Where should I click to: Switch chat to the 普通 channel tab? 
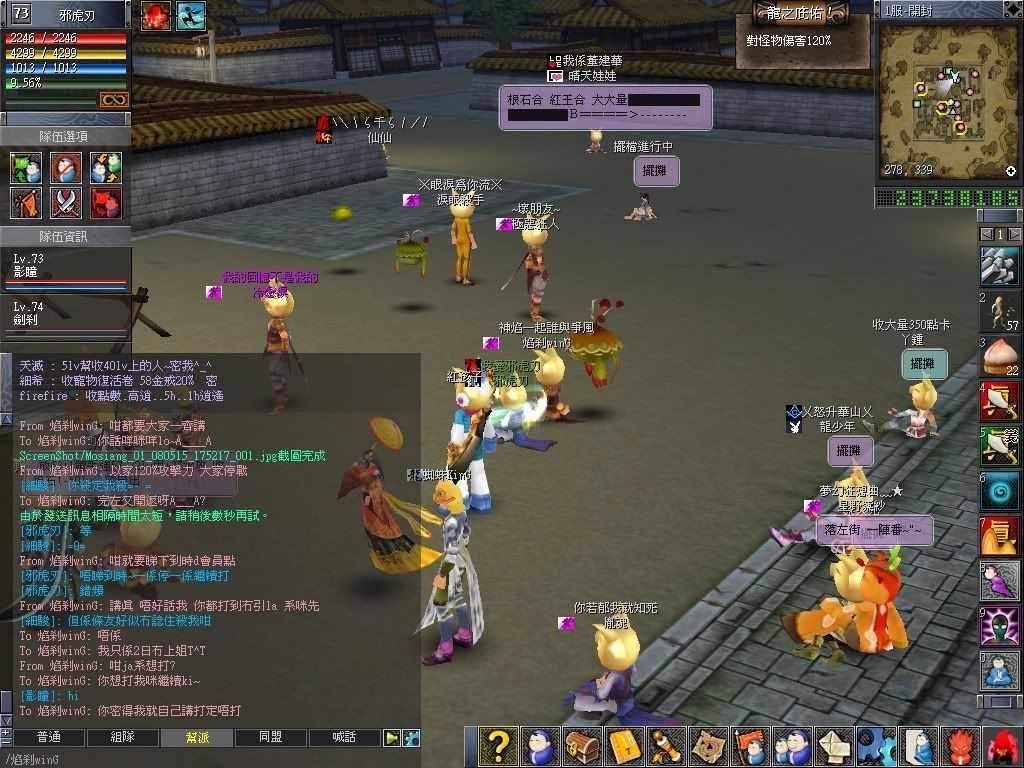pos(48,737)
